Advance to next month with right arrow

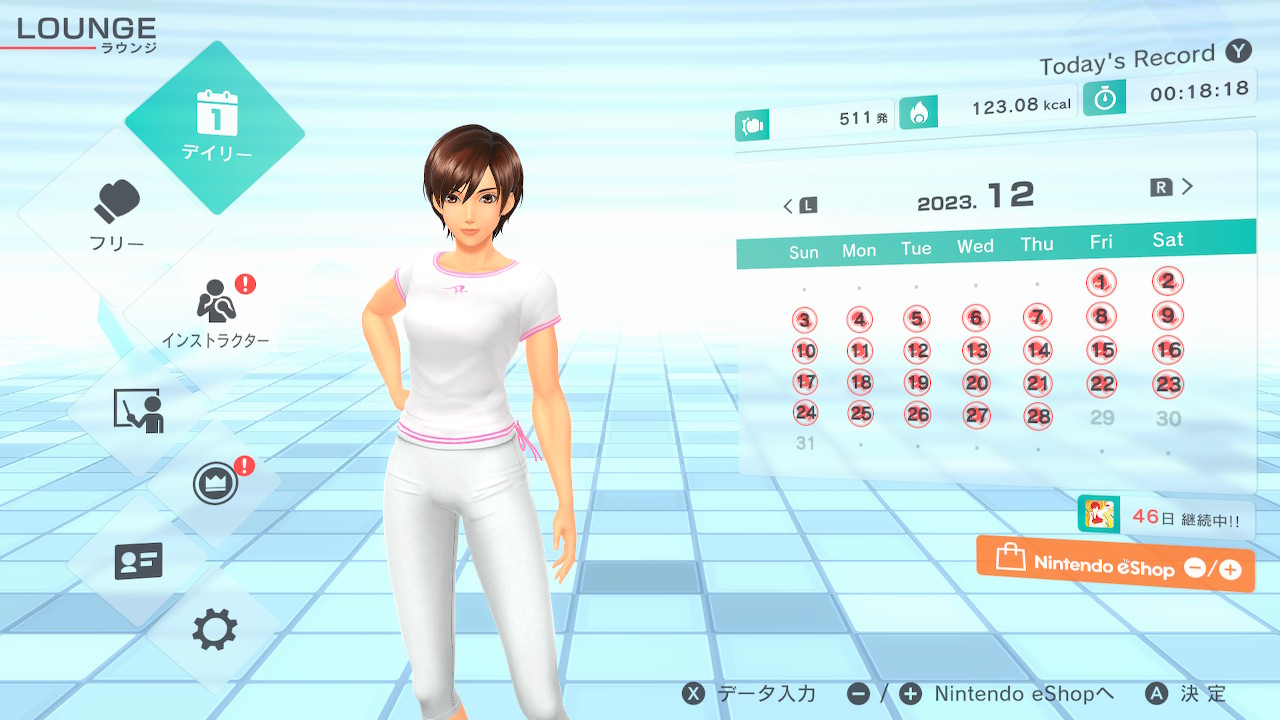pyautogui.click(x=1173, y=187)
